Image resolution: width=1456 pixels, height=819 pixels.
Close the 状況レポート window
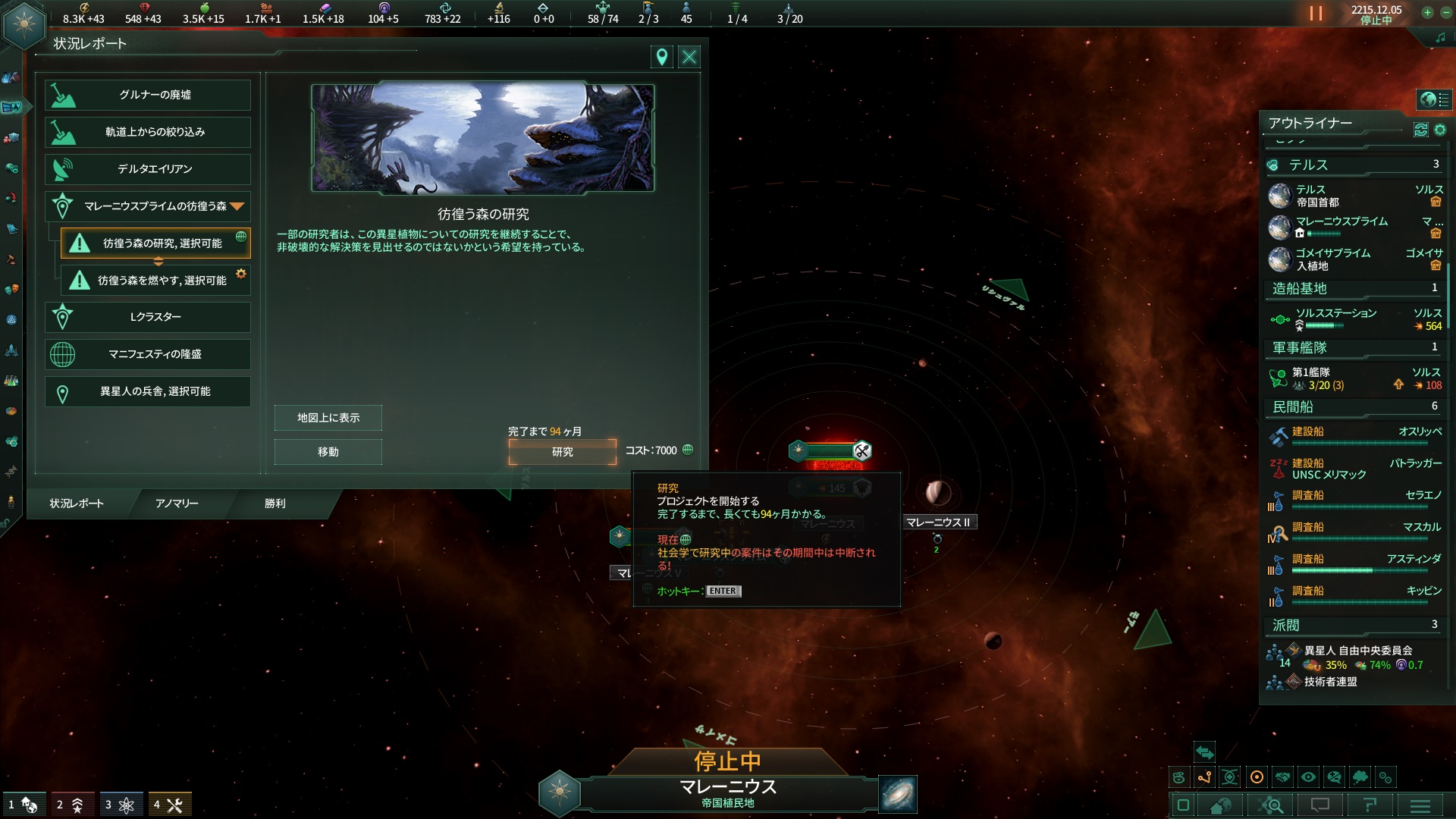[689, 57]
